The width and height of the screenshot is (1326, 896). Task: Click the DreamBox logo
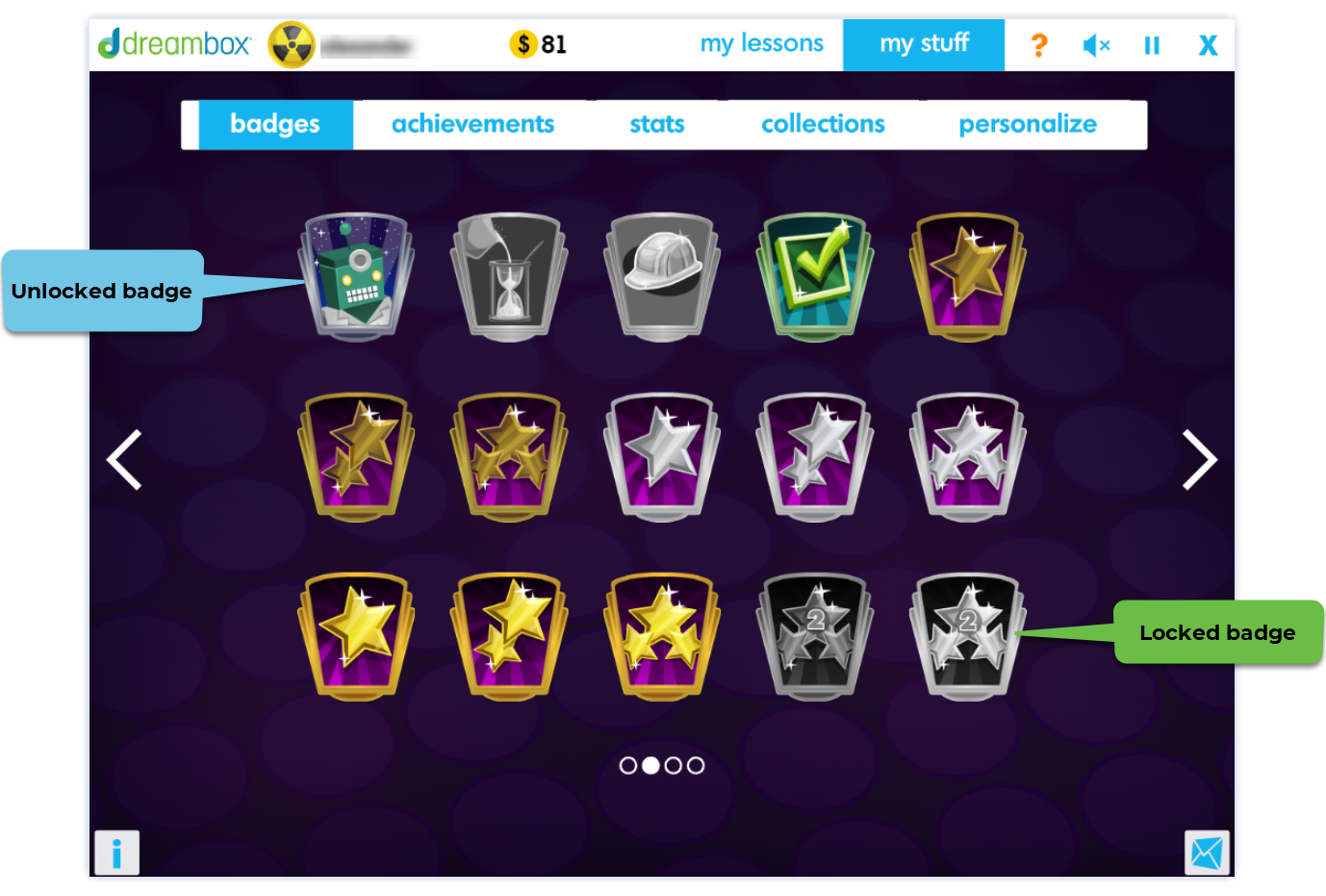173,43
